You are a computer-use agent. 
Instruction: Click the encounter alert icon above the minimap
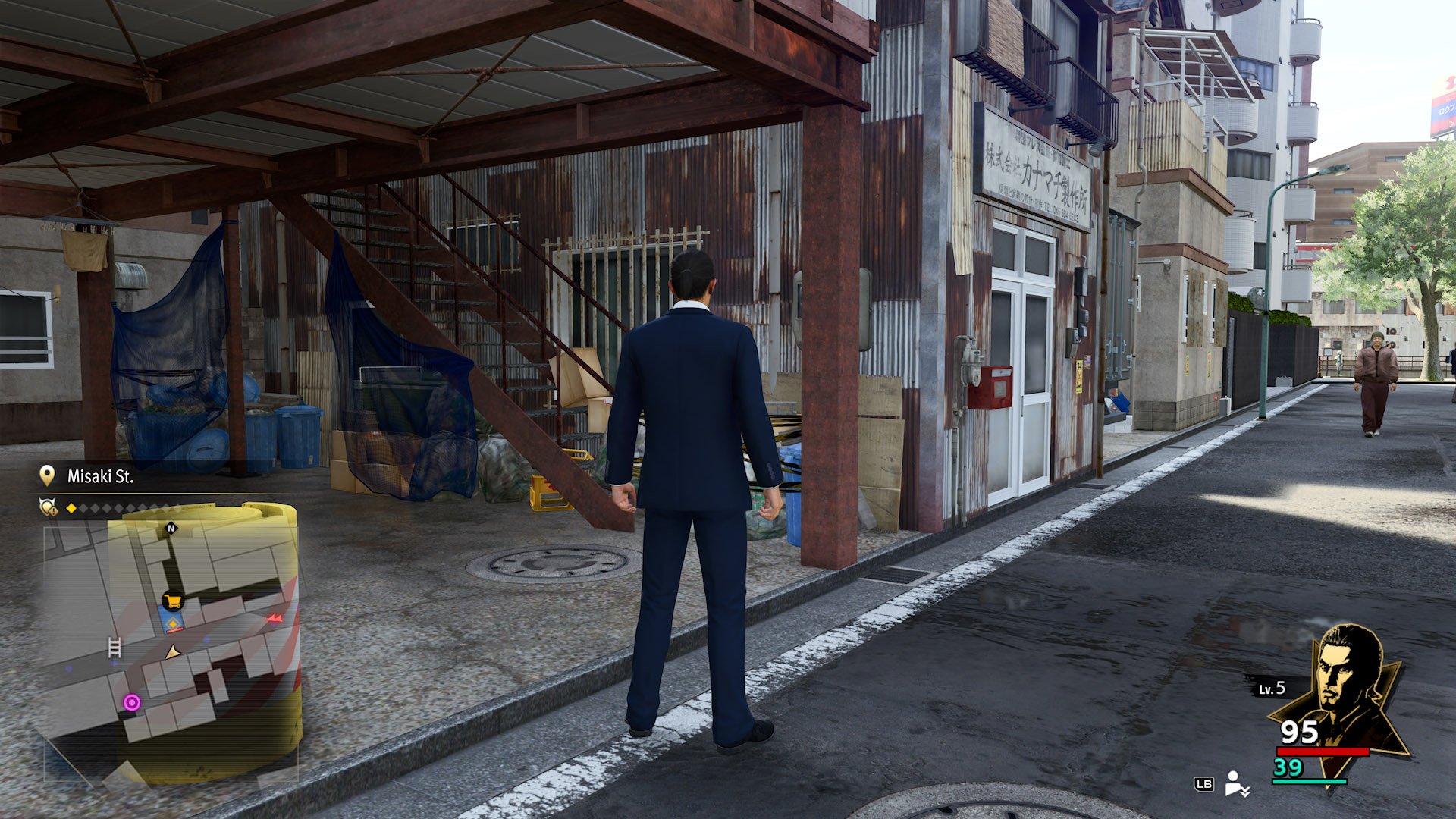[49, 507]
